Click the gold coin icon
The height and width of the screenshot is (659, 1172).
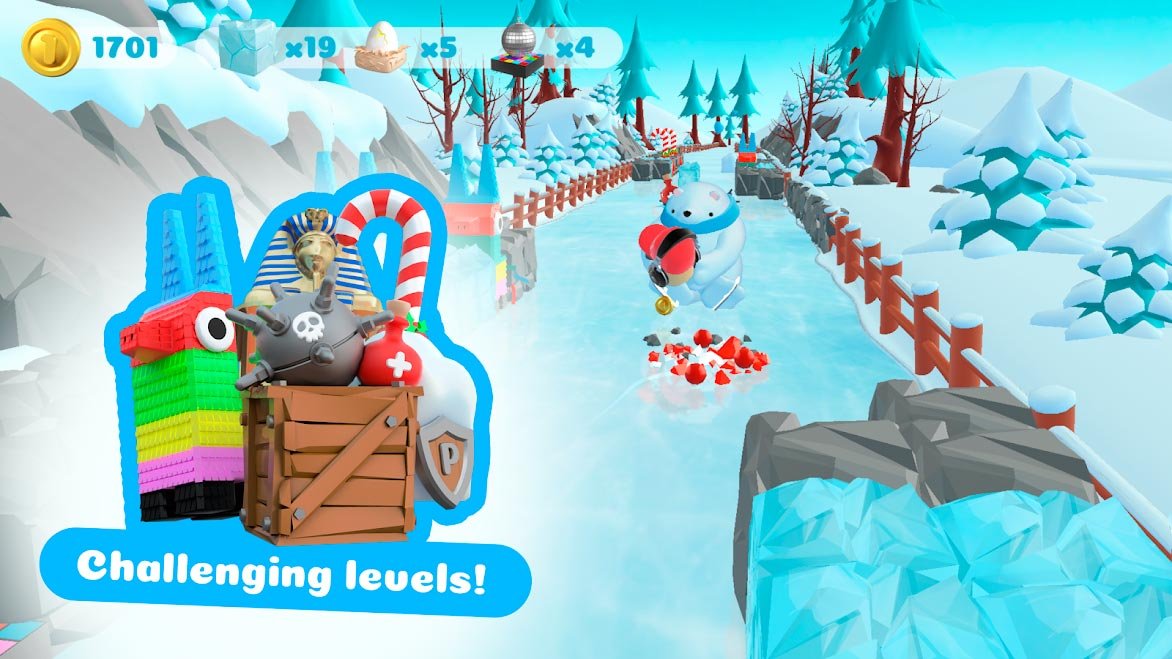[x=49, y=46]
